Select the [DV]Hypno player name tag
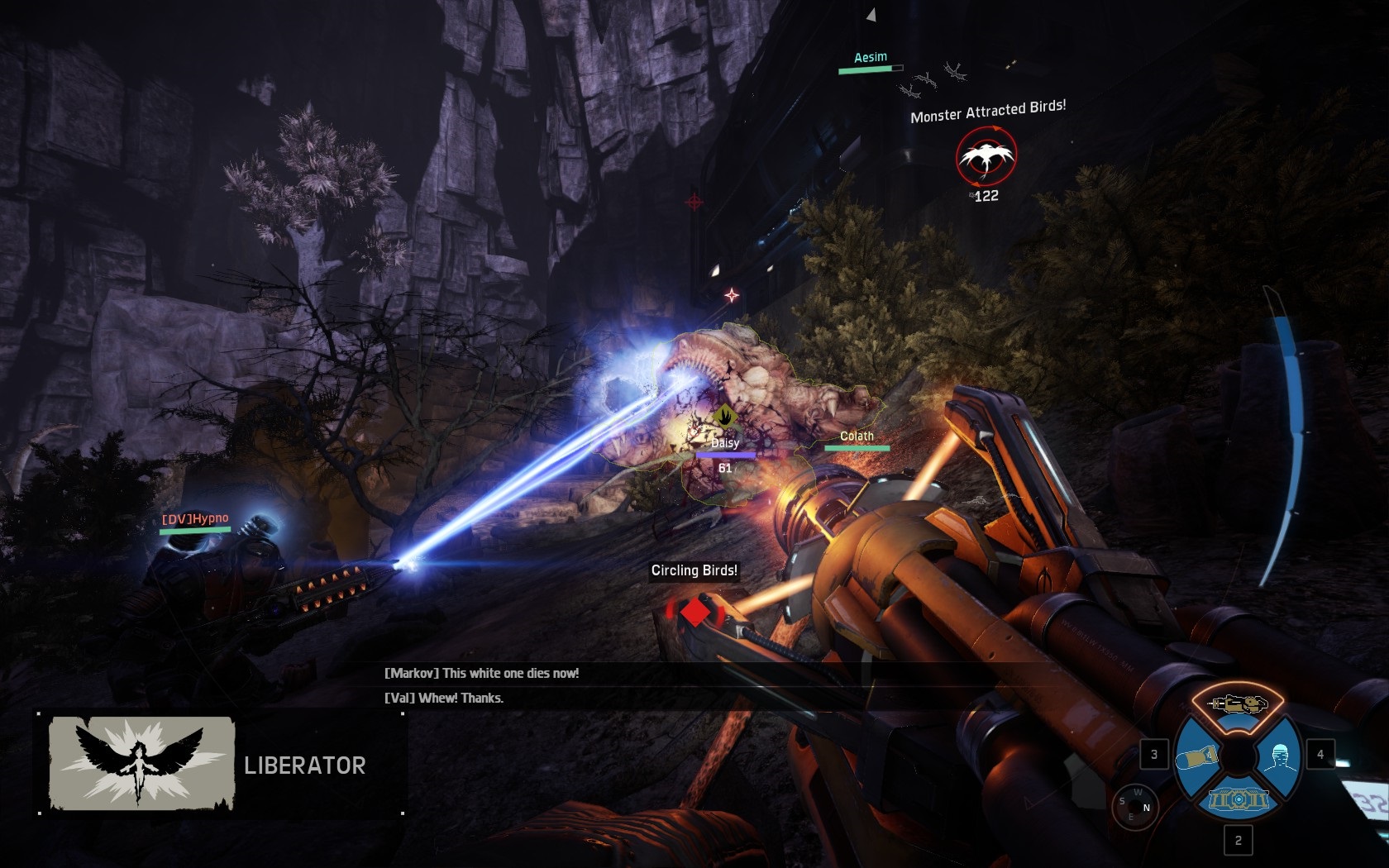 [195, 519]
